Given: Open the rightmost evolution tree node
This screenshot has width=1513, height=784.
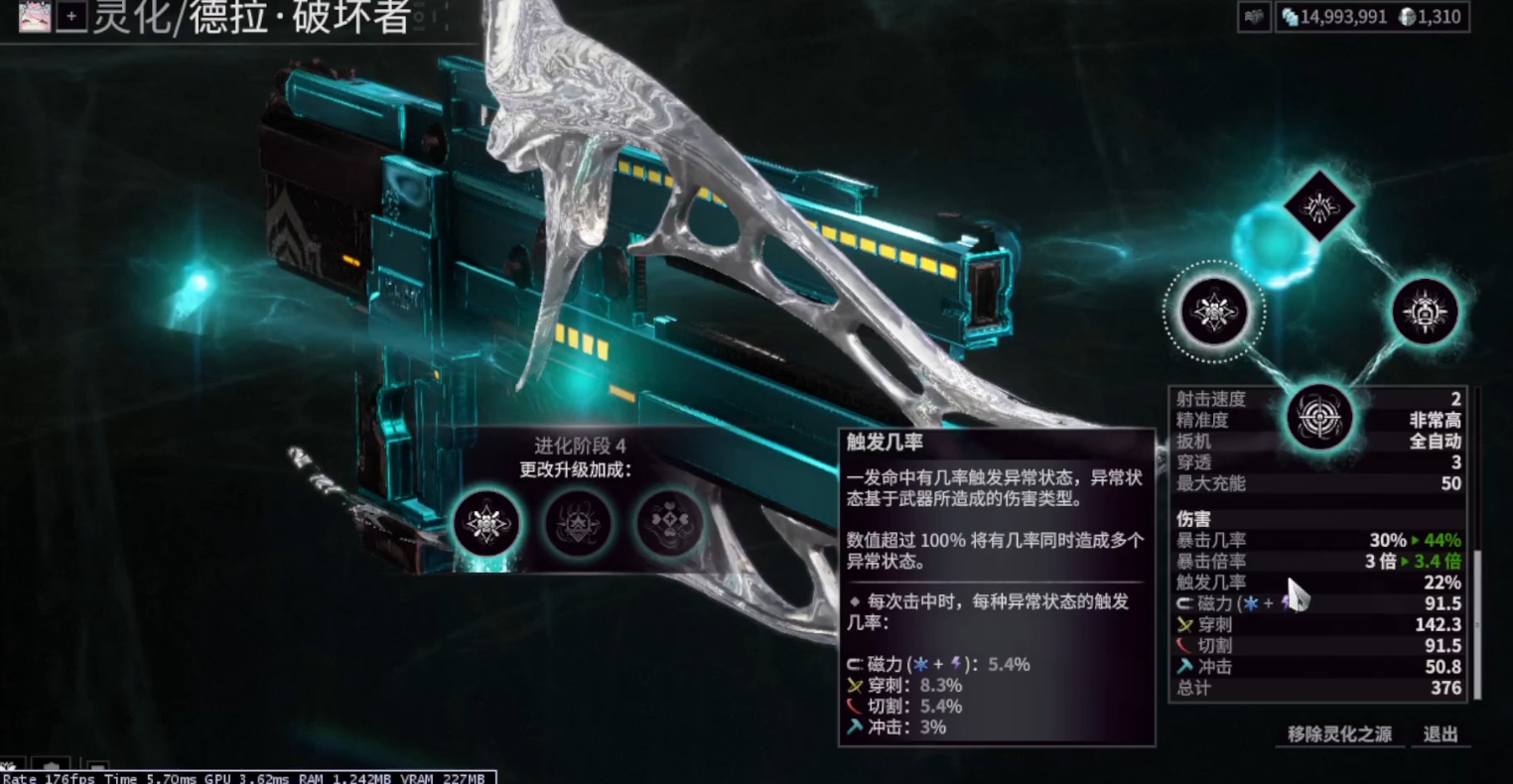Looking at the screenshot, I should point(1427,312).
